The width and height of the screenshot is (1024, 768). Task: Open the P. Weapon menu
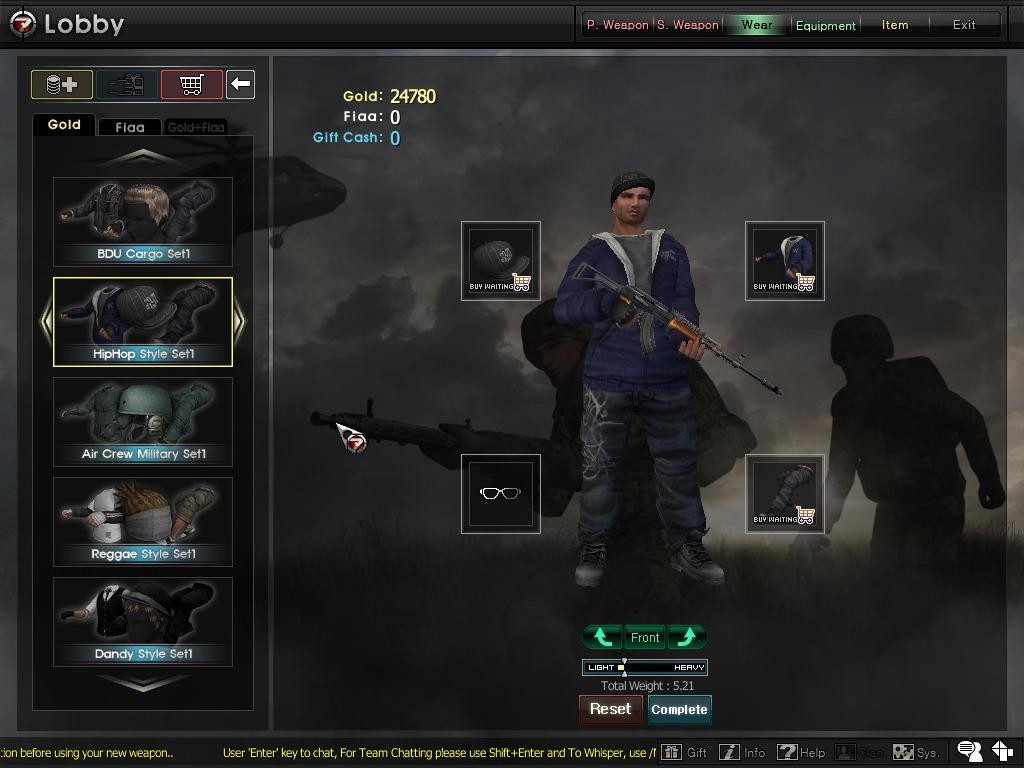pyautogui.click(x=617, y=25)
